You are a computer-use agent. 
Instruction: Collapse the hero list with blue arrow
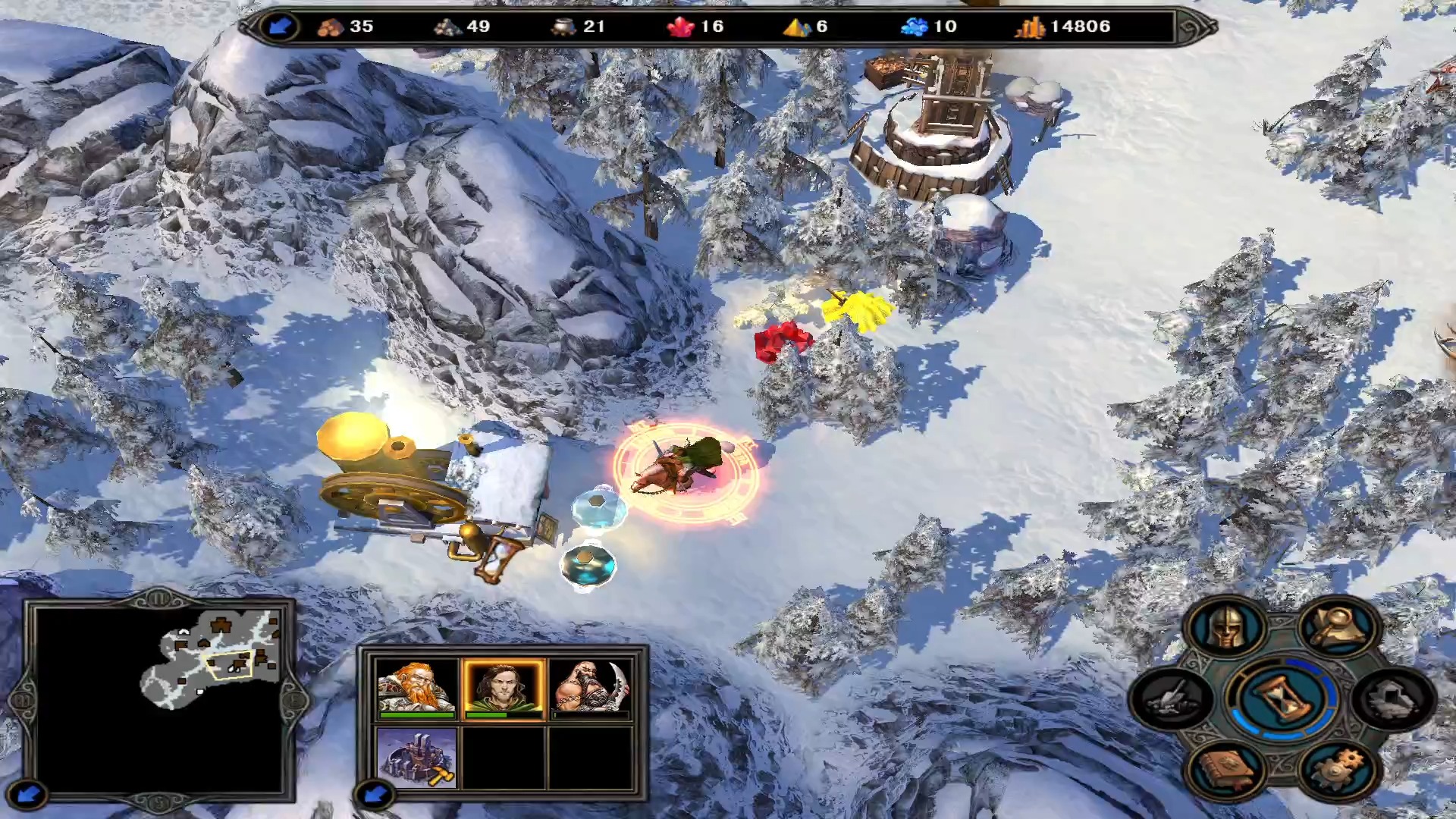374,794
